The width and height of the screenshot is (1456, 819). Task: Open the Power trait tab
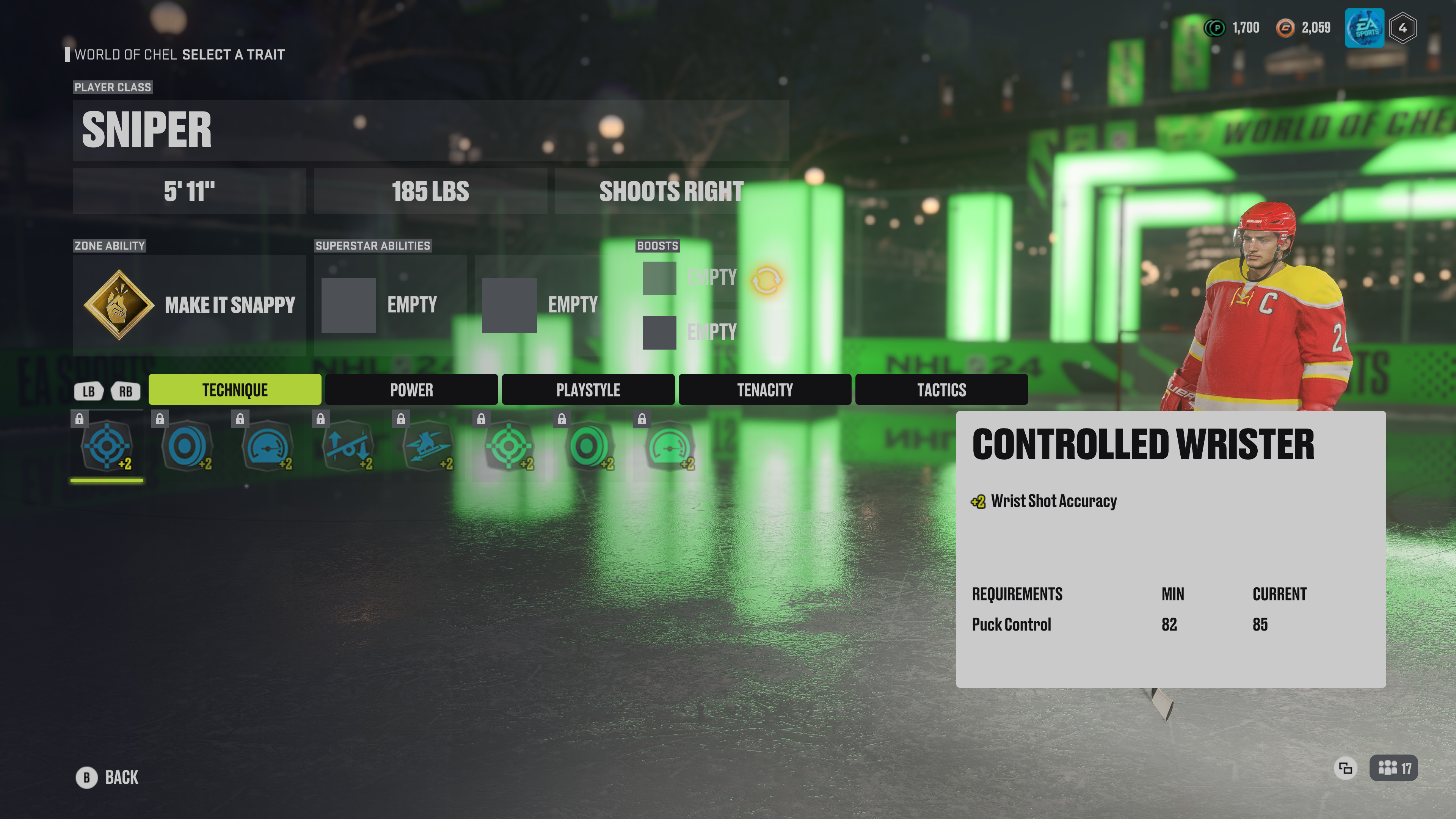click(411, 389)
